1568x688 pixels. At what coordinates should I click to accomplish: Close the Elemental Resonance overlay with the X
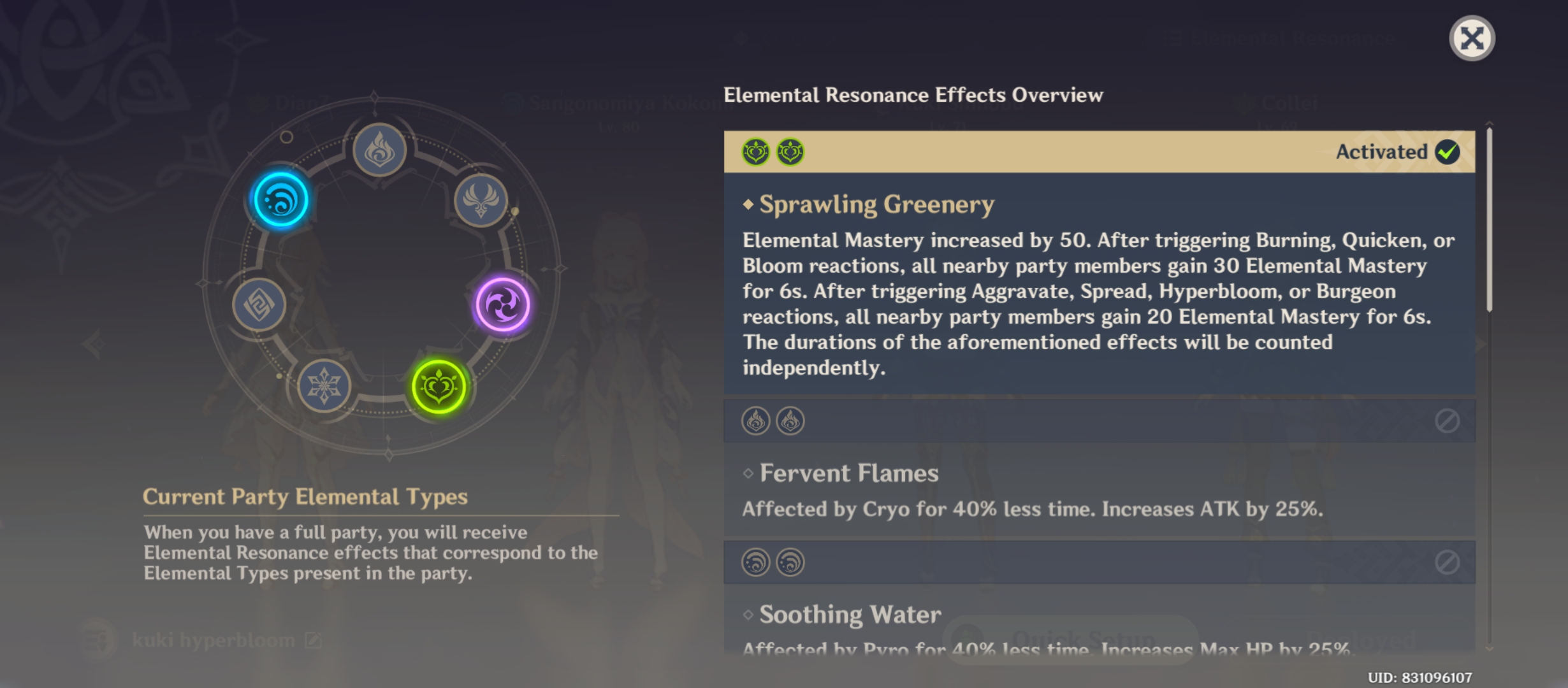(x=1473, y=38)
